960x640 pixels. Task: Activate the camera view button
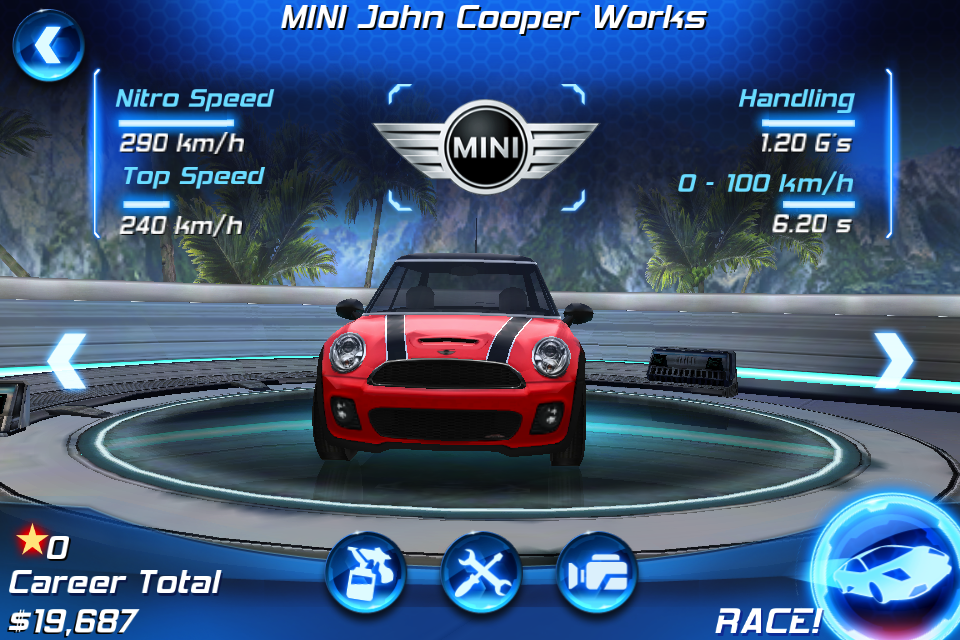click(597, 573)
